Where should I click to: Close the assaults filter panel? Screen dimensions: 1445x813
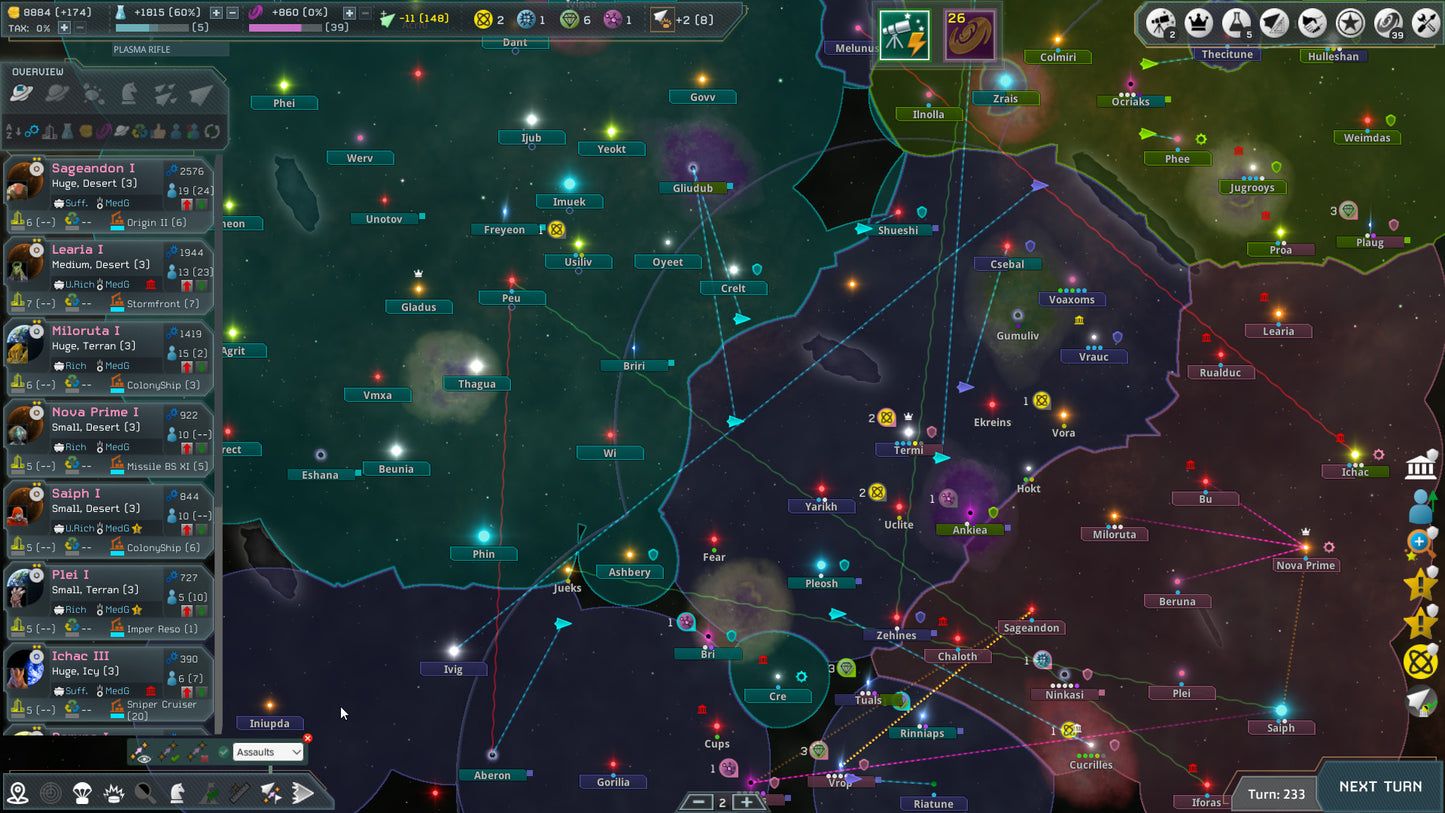tap(307, 739)
